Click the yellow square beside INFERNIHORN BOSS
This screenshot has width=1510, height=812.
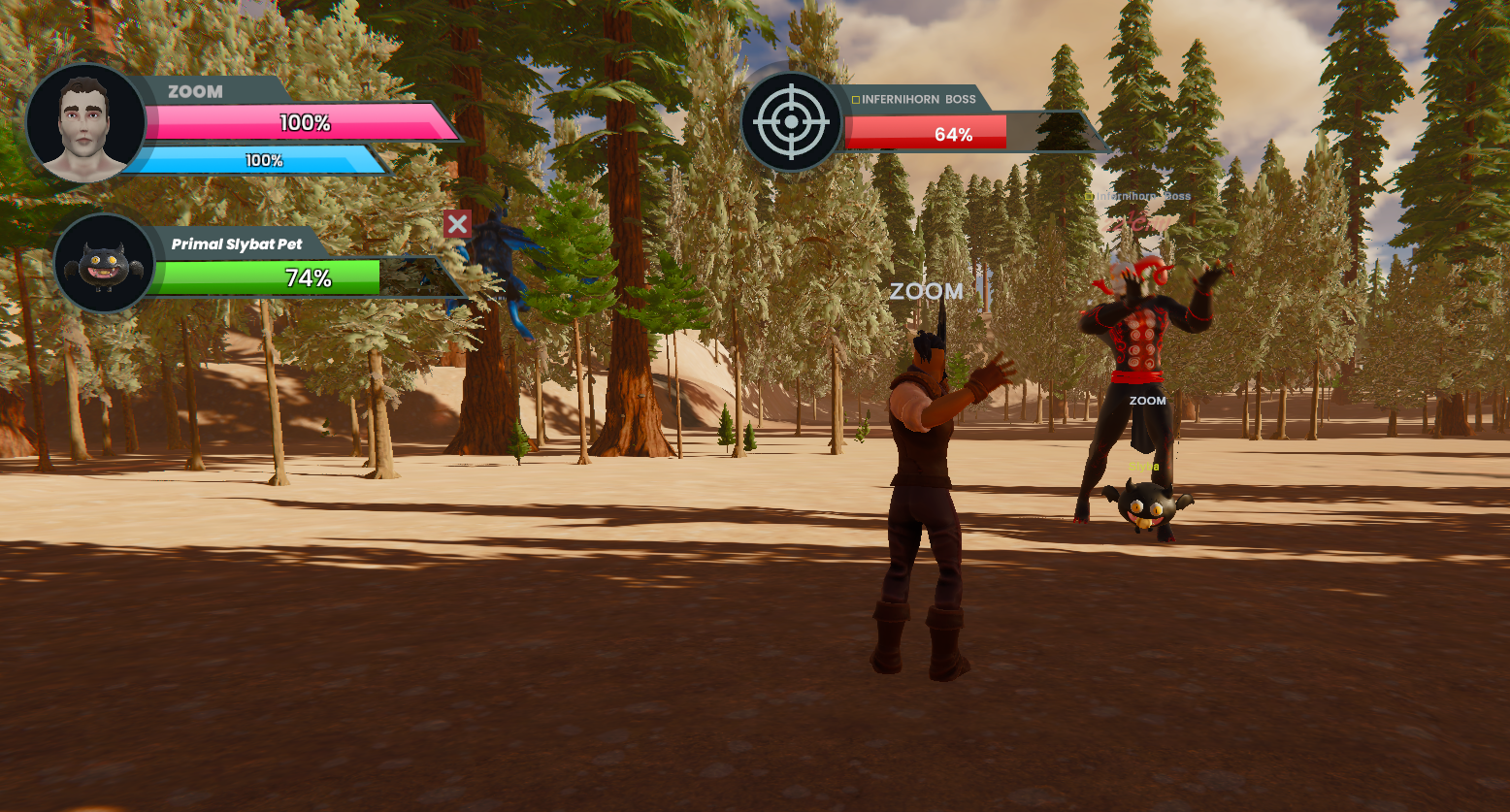858,98
